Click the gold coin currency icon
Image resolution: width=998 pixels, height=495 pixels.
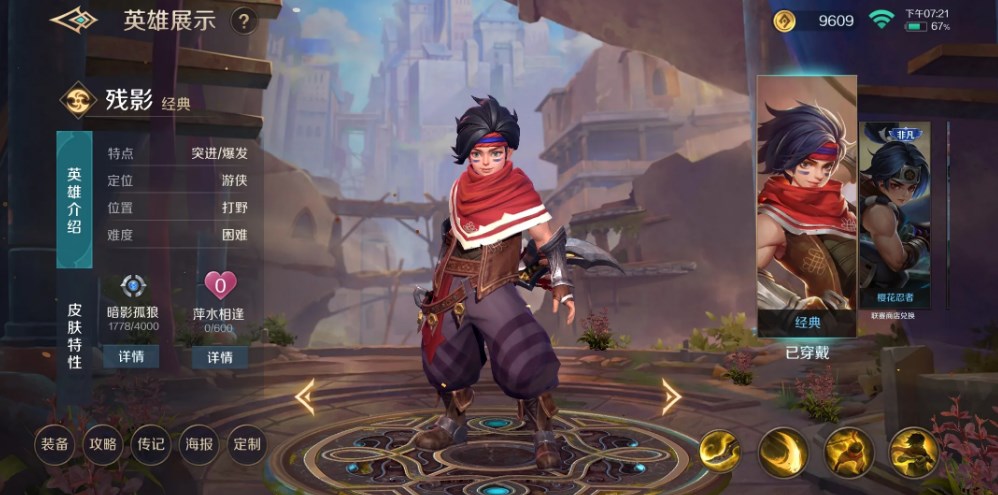785,21
